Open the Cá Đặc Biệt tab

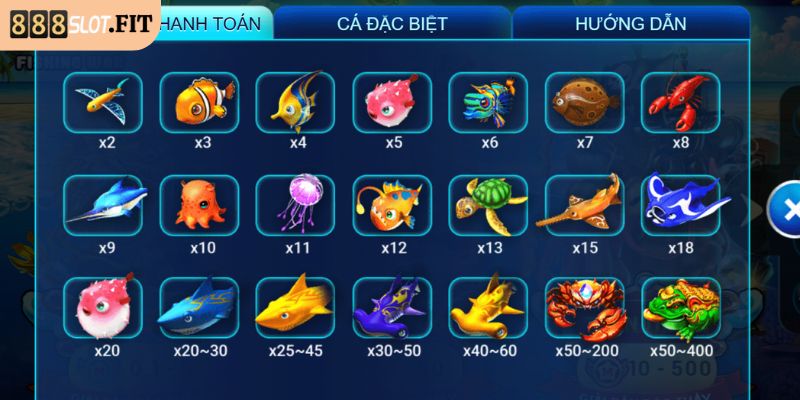(x=392, y=22)
